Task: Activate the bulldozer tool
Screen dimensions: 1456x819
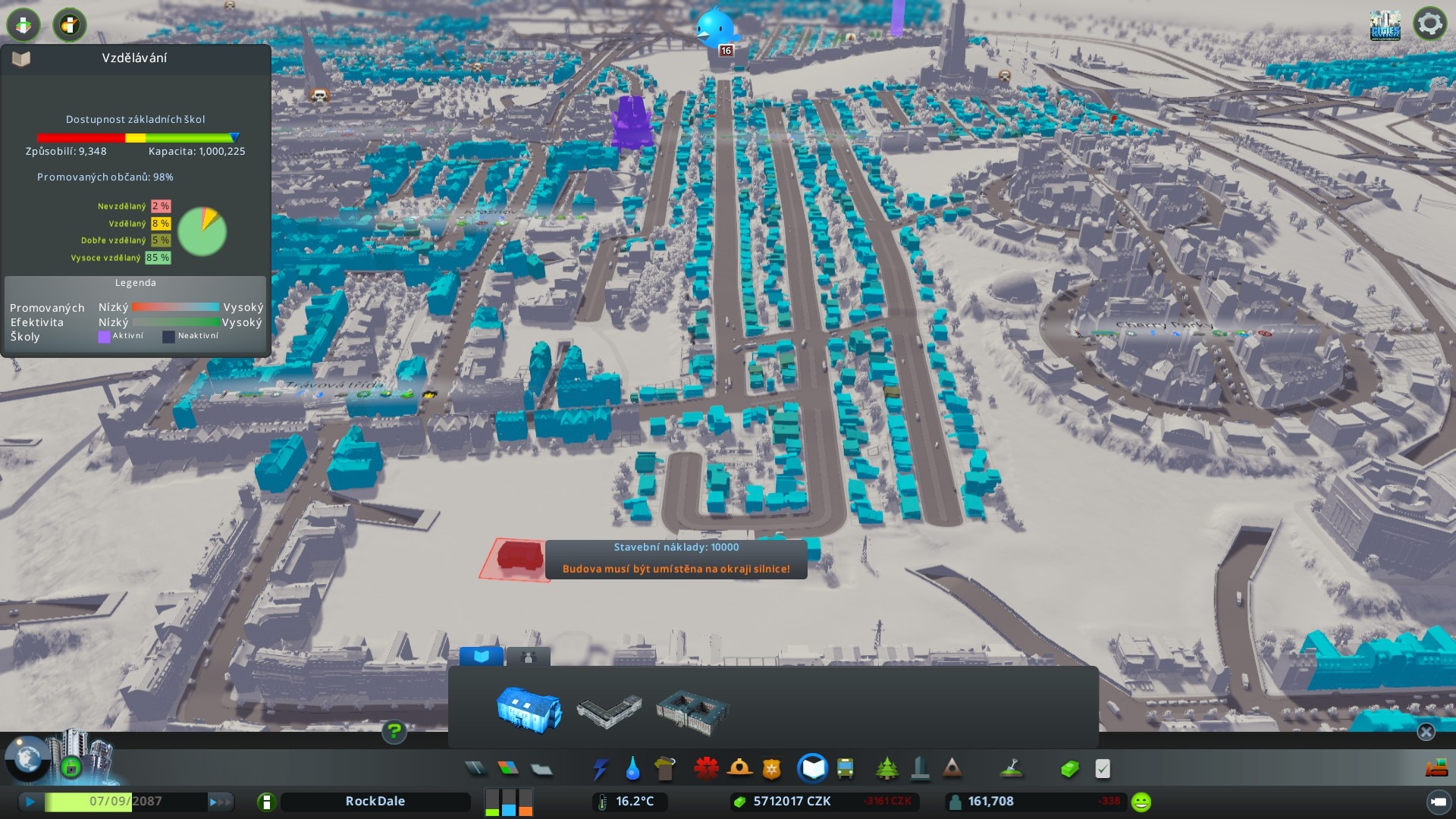Action: pos(1436,769)
